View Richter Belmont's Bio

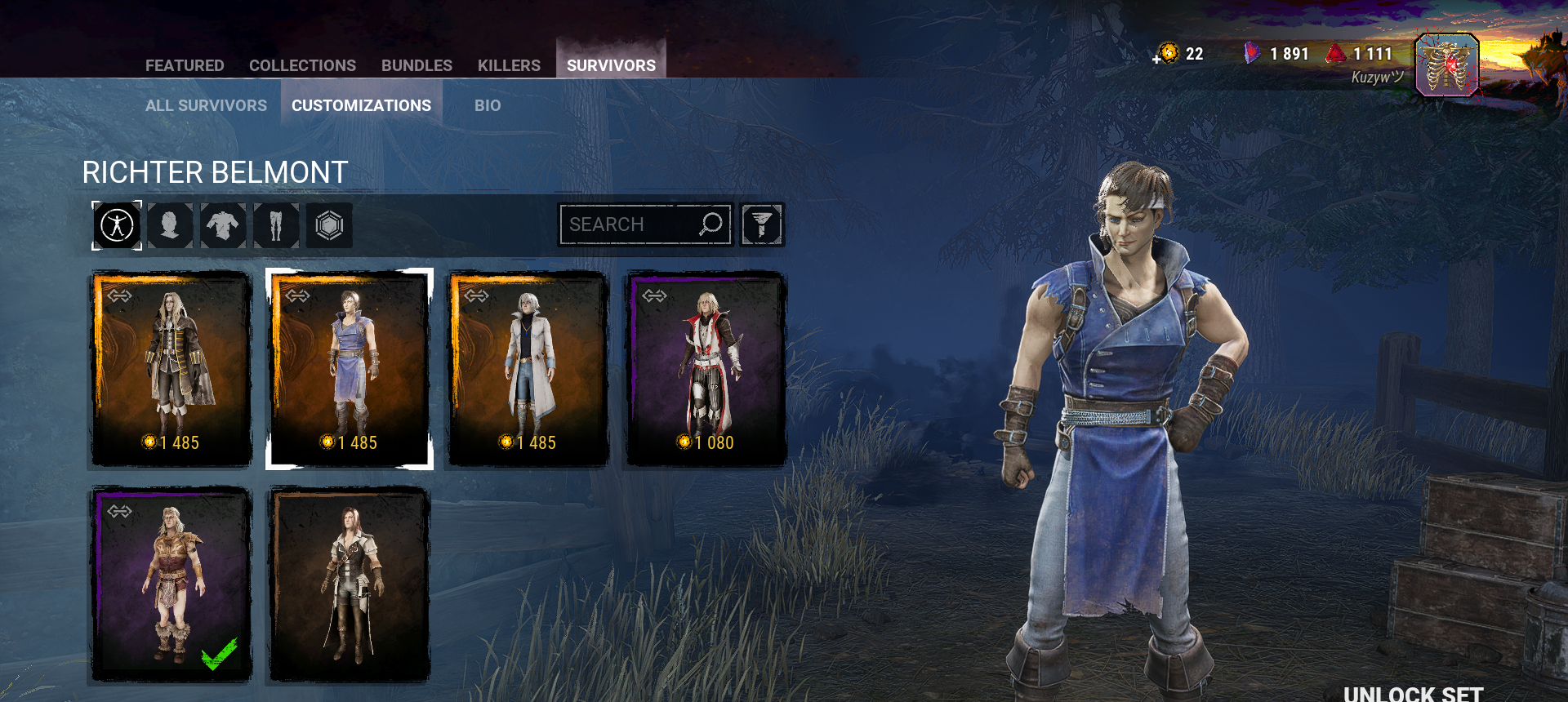pos(488,105)
